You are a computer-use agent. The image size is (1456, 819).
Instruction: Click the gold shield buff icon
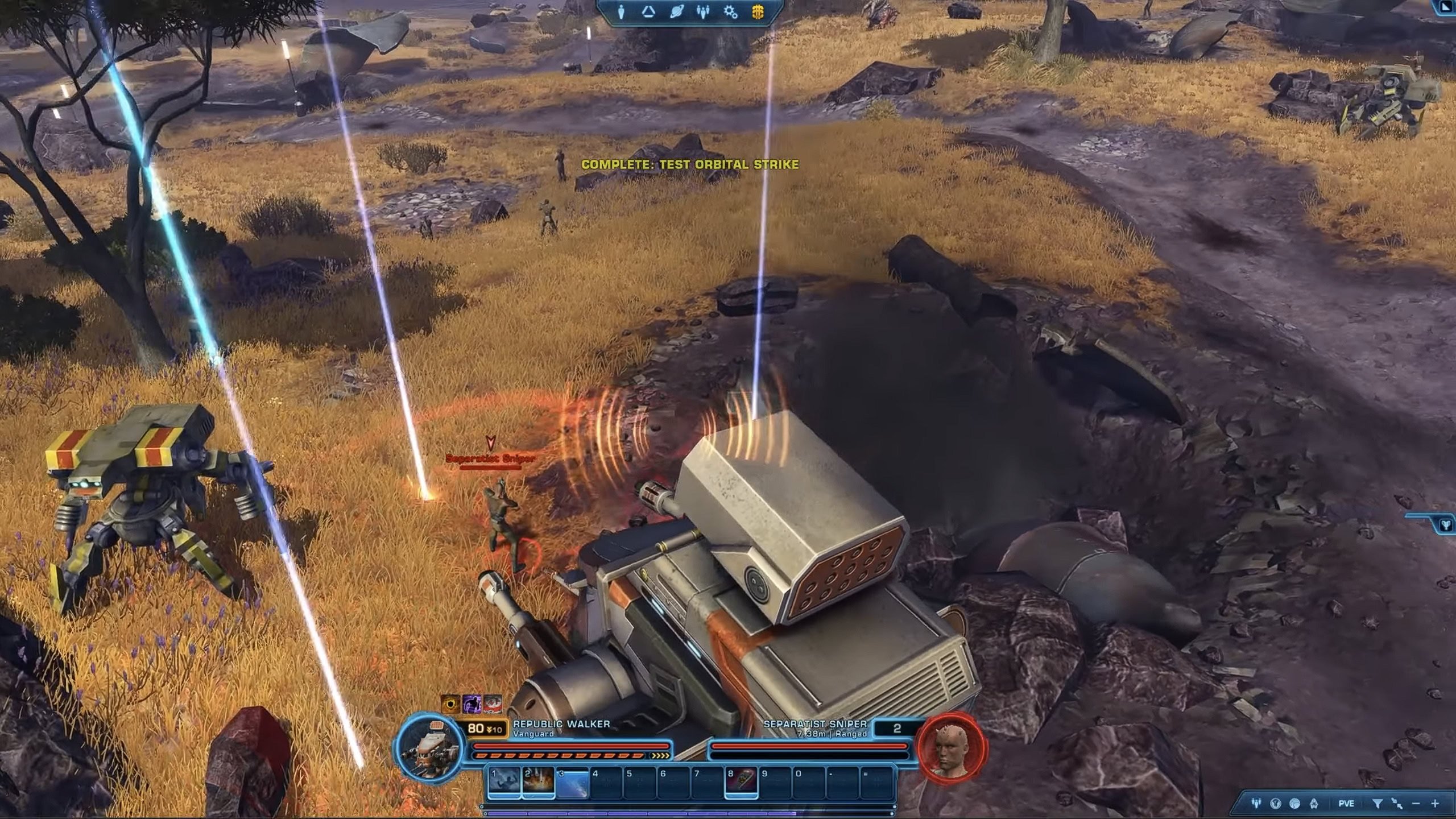(x=450, y=704)
